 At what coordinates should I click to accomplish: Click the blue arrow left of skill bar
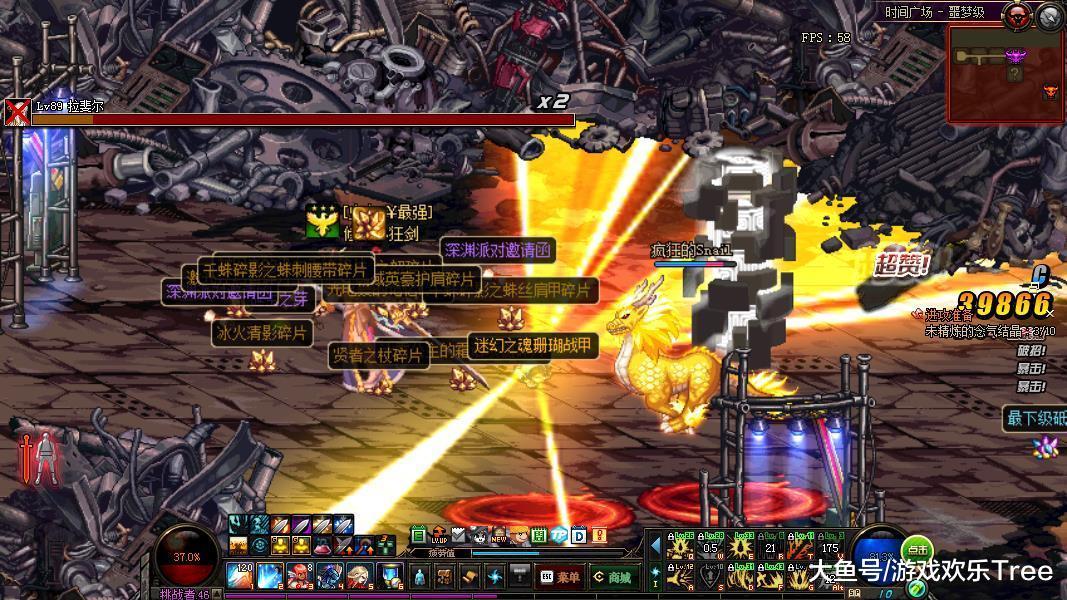click(656, 547)
